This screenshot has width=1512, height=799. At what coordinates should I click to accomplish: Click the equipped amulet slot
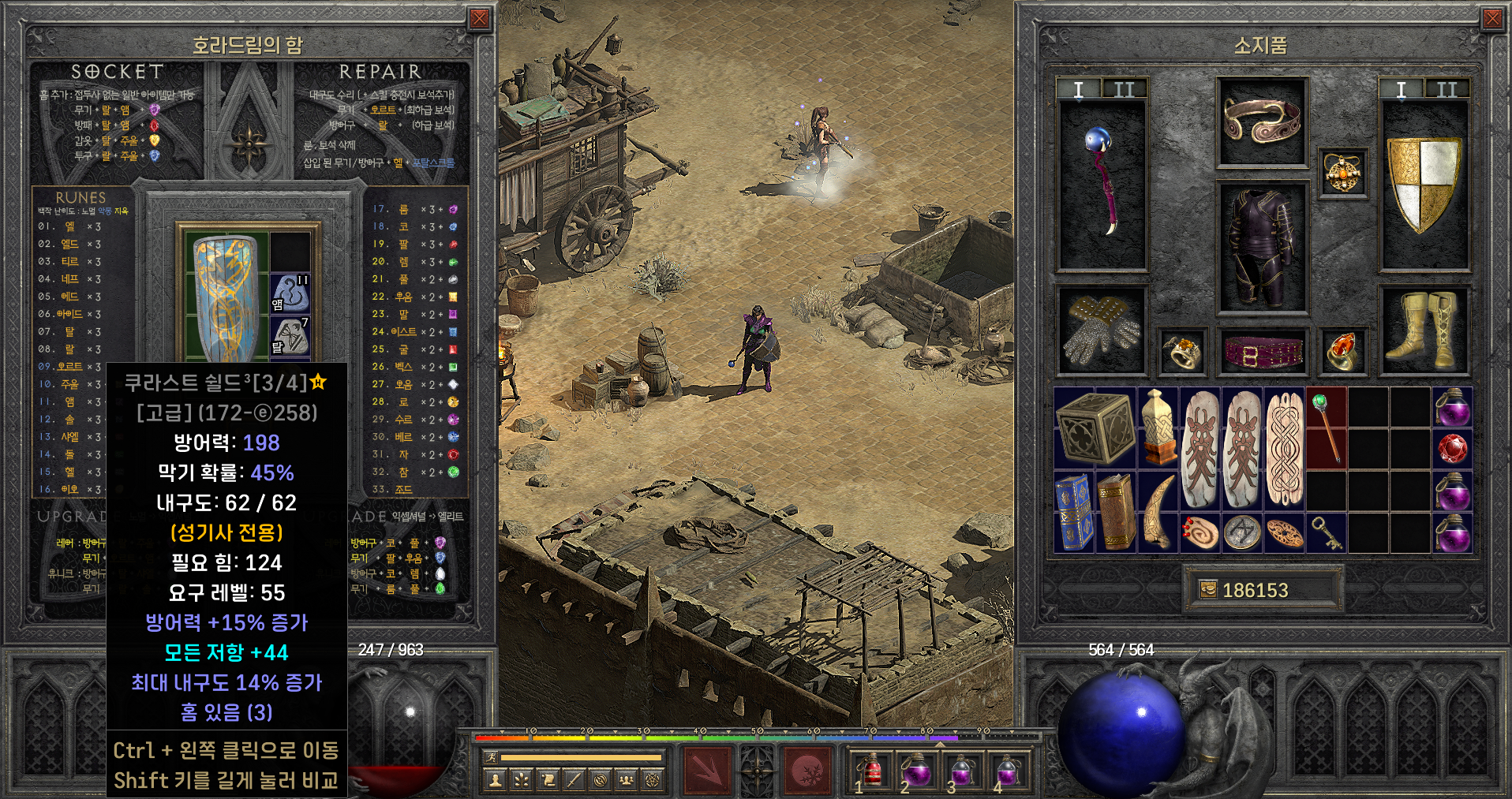pyautogui.click(x=1344, y=174)
